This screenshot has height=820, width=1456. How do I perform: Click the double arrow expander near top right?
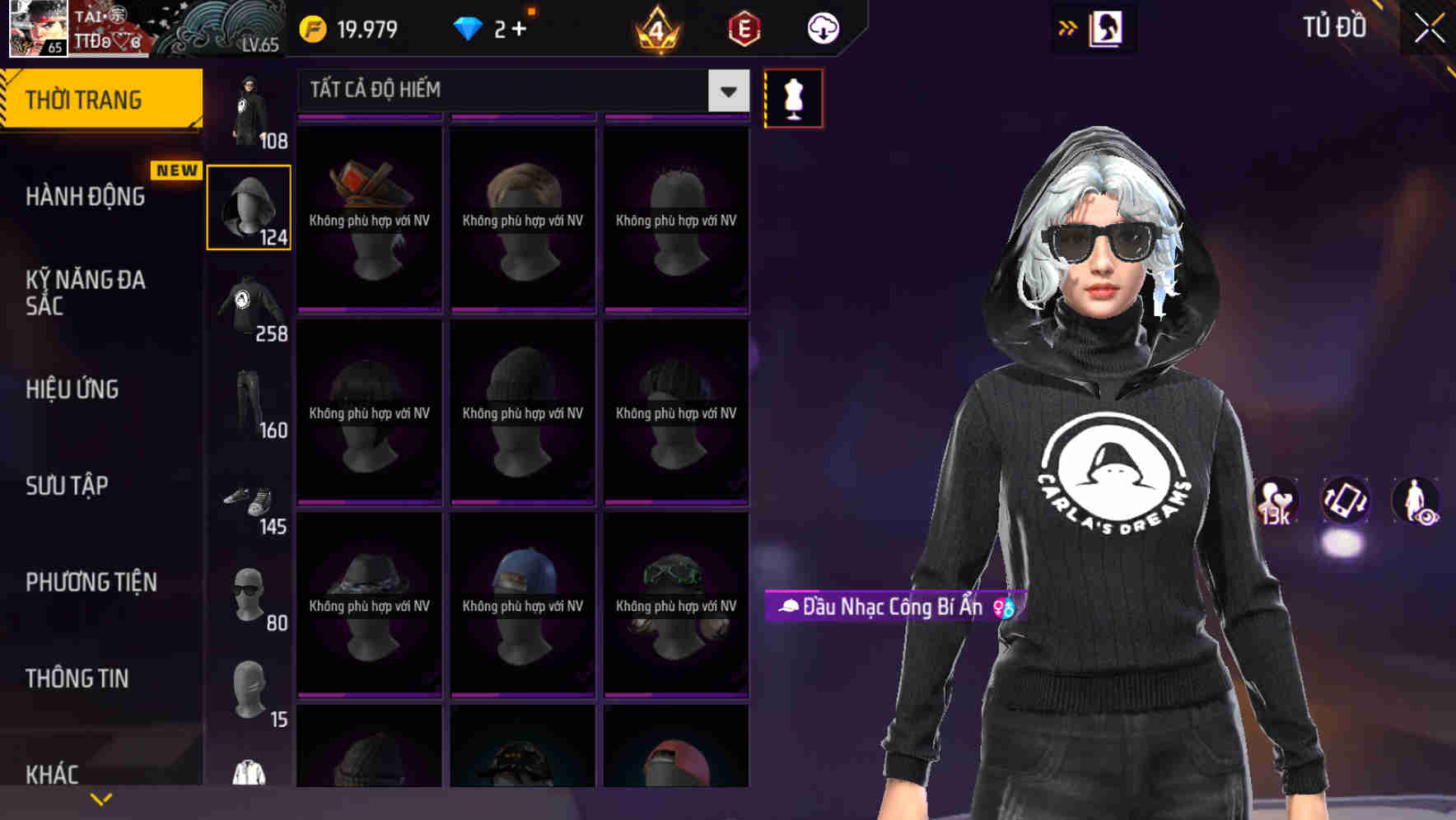tap(1068, 27)
